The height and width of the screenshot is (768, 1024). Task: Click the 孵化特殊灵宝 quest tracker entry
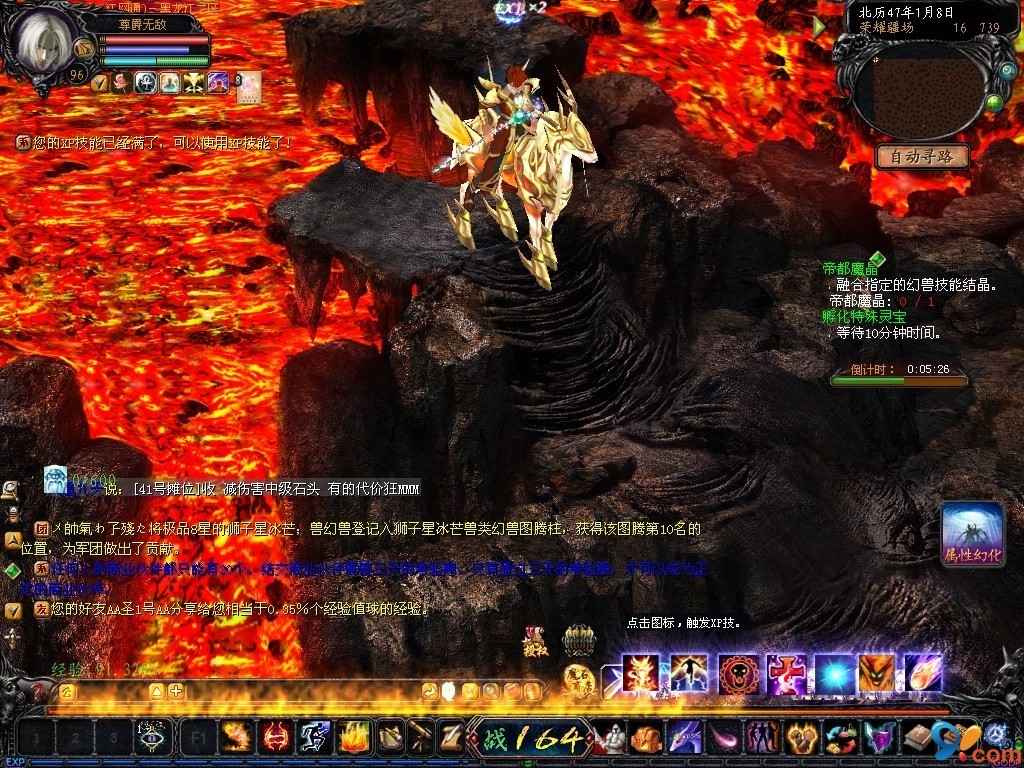864,316
